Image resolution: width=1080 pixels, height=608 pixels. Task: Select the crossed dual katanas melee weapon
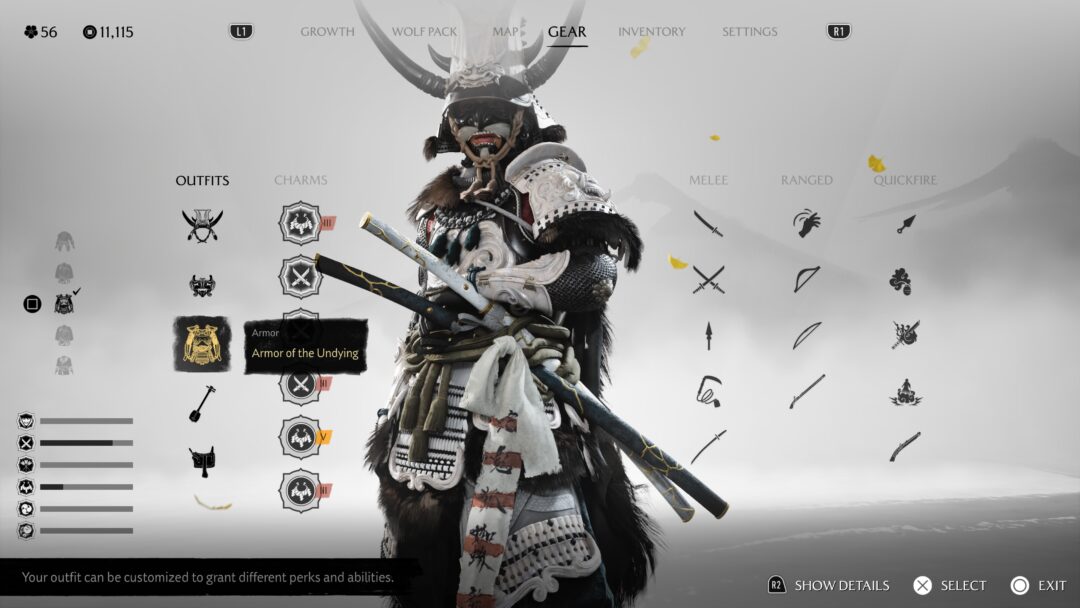(x=708, y=280)
